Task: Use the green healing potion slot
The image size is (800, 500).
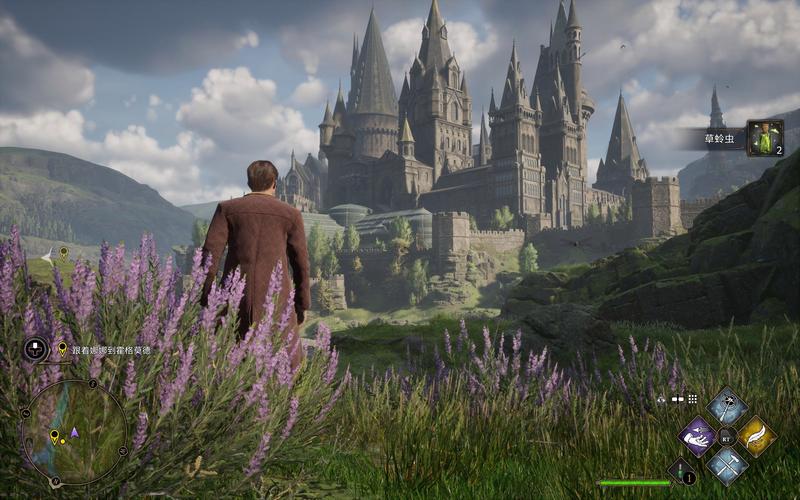Action: point(682,471)
